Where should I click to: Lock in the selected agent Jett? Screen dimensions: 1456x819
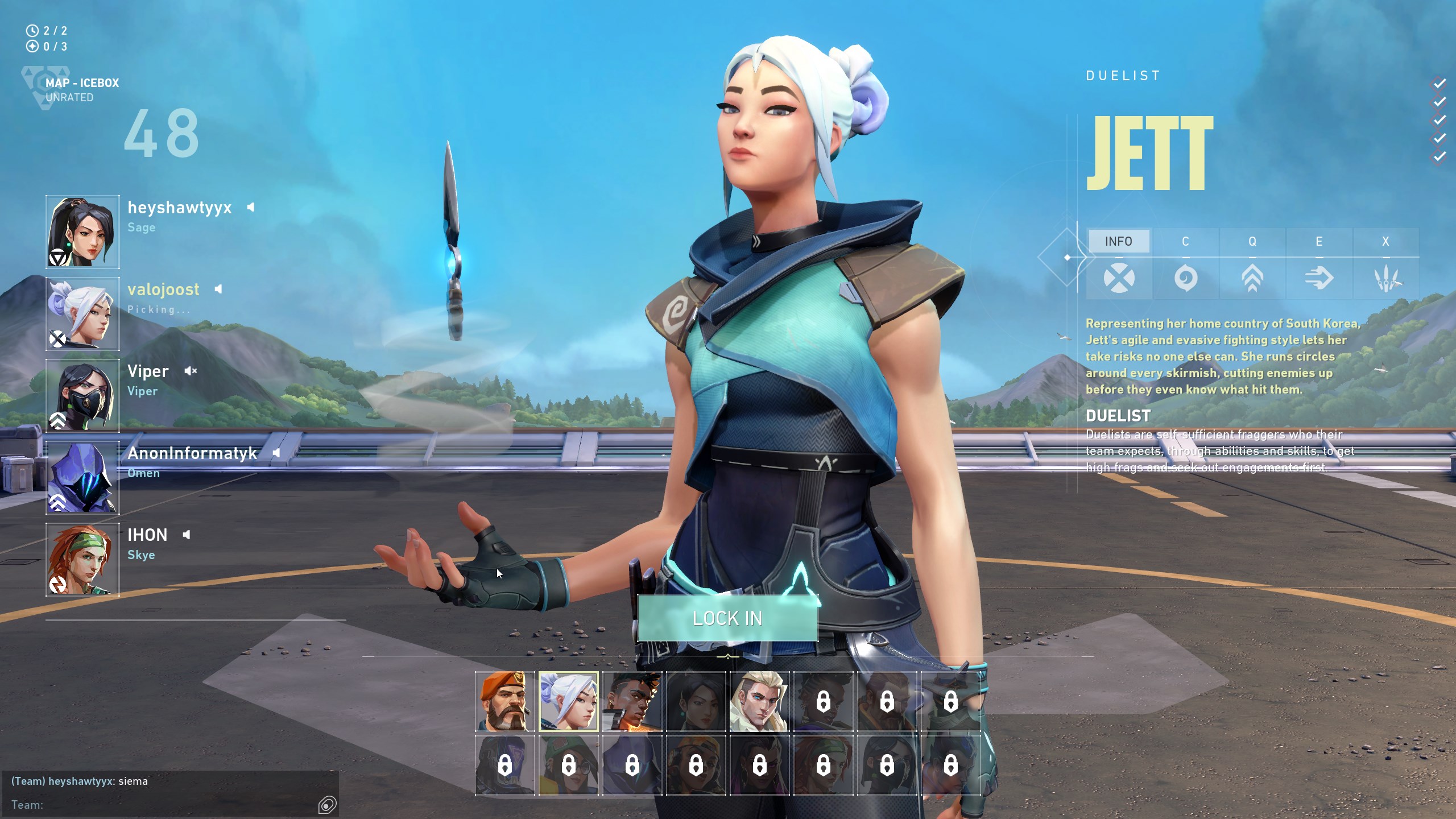[x=727, y=618]
